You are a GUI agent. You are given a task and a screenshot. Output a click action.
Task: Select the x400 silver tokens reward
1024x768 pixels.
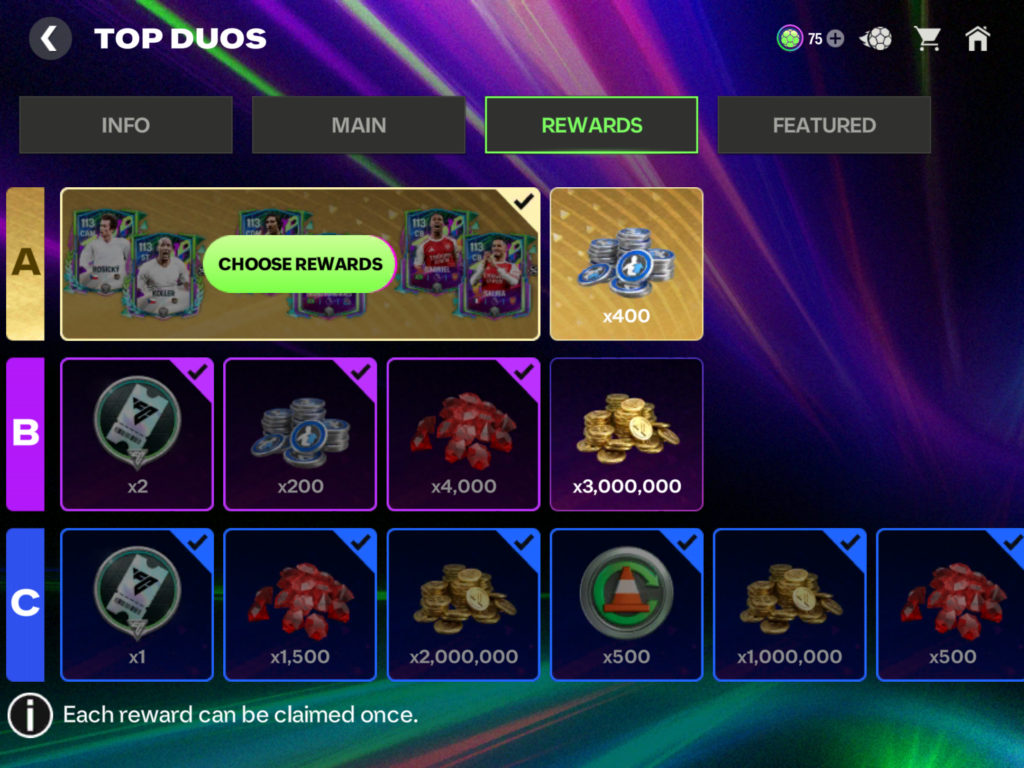click(626, 264)
